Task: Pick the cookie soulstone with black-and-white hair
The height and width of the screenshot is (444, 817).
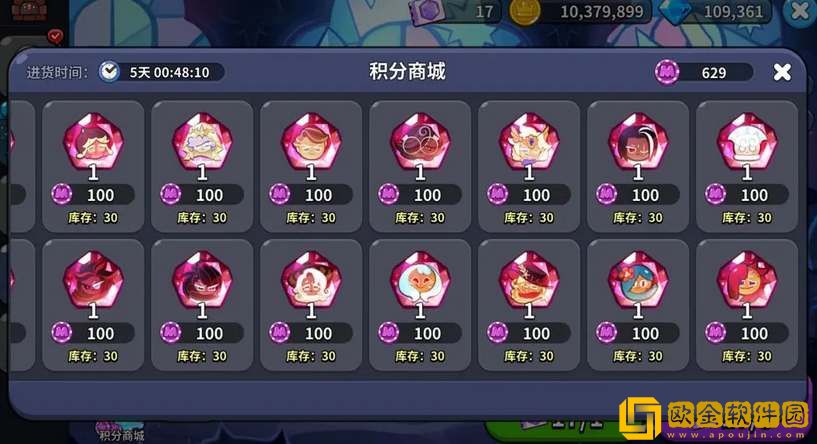Action: 637,141
